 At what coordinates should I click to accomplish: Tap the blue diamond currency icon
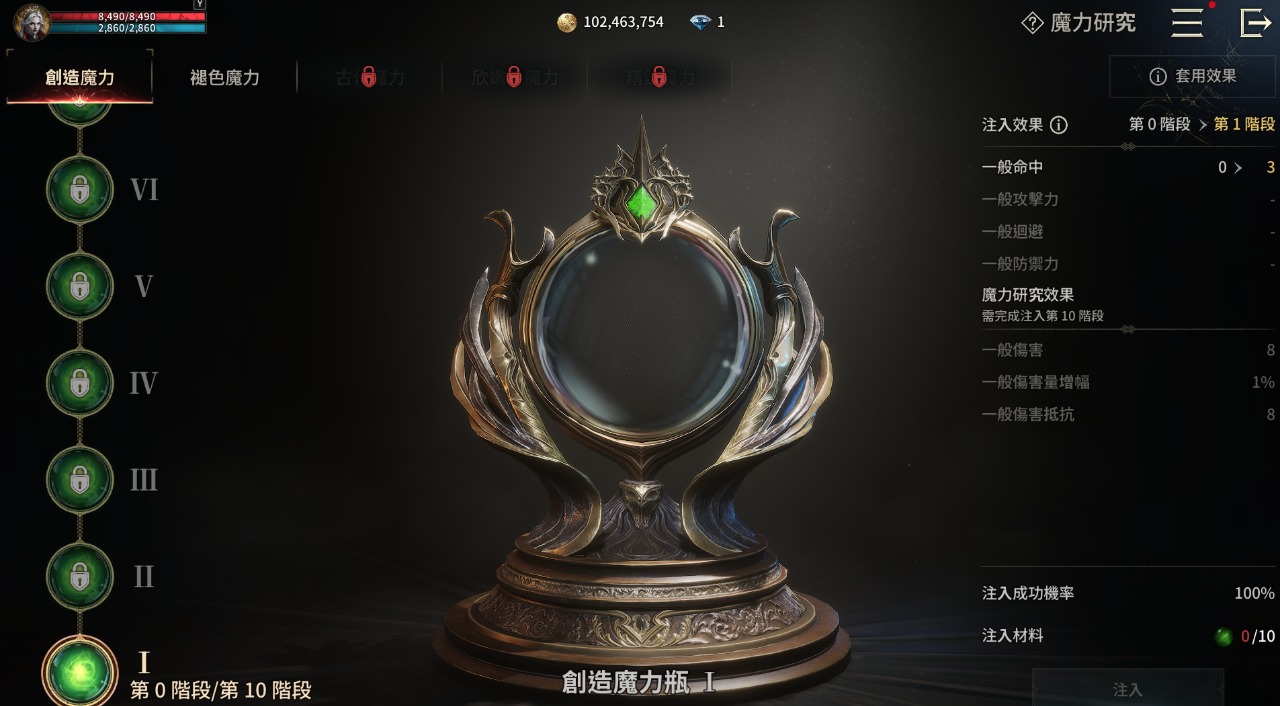[701, 22]
